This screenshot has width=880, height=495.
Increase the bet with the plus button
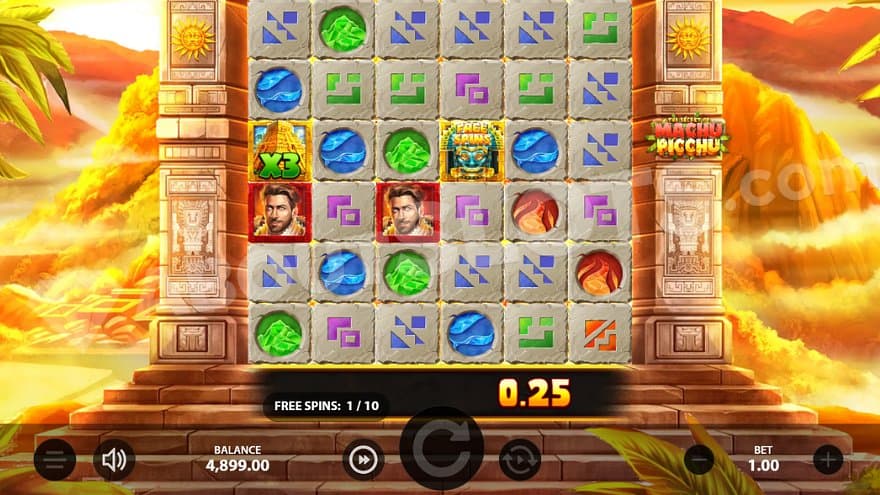(828, 459)
